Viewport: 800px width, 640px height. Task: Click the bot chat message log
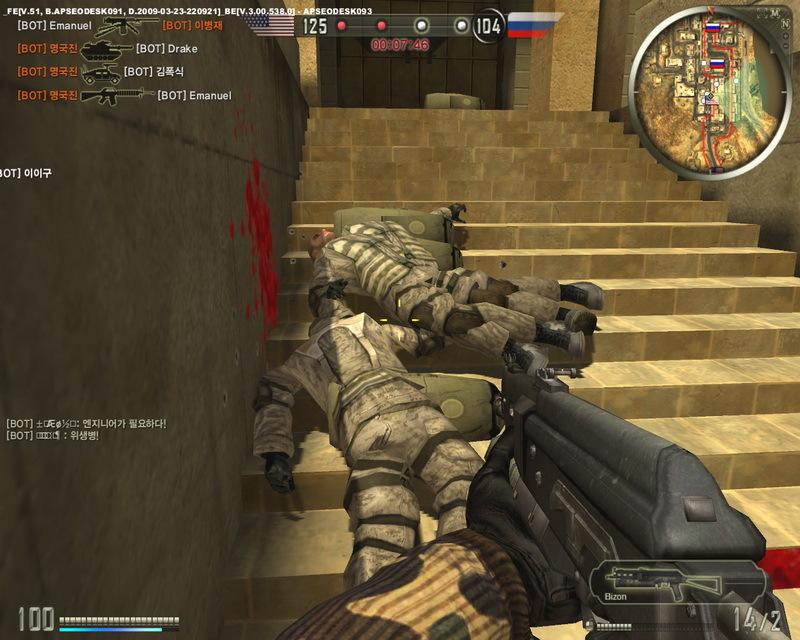[x=86, y=429]
